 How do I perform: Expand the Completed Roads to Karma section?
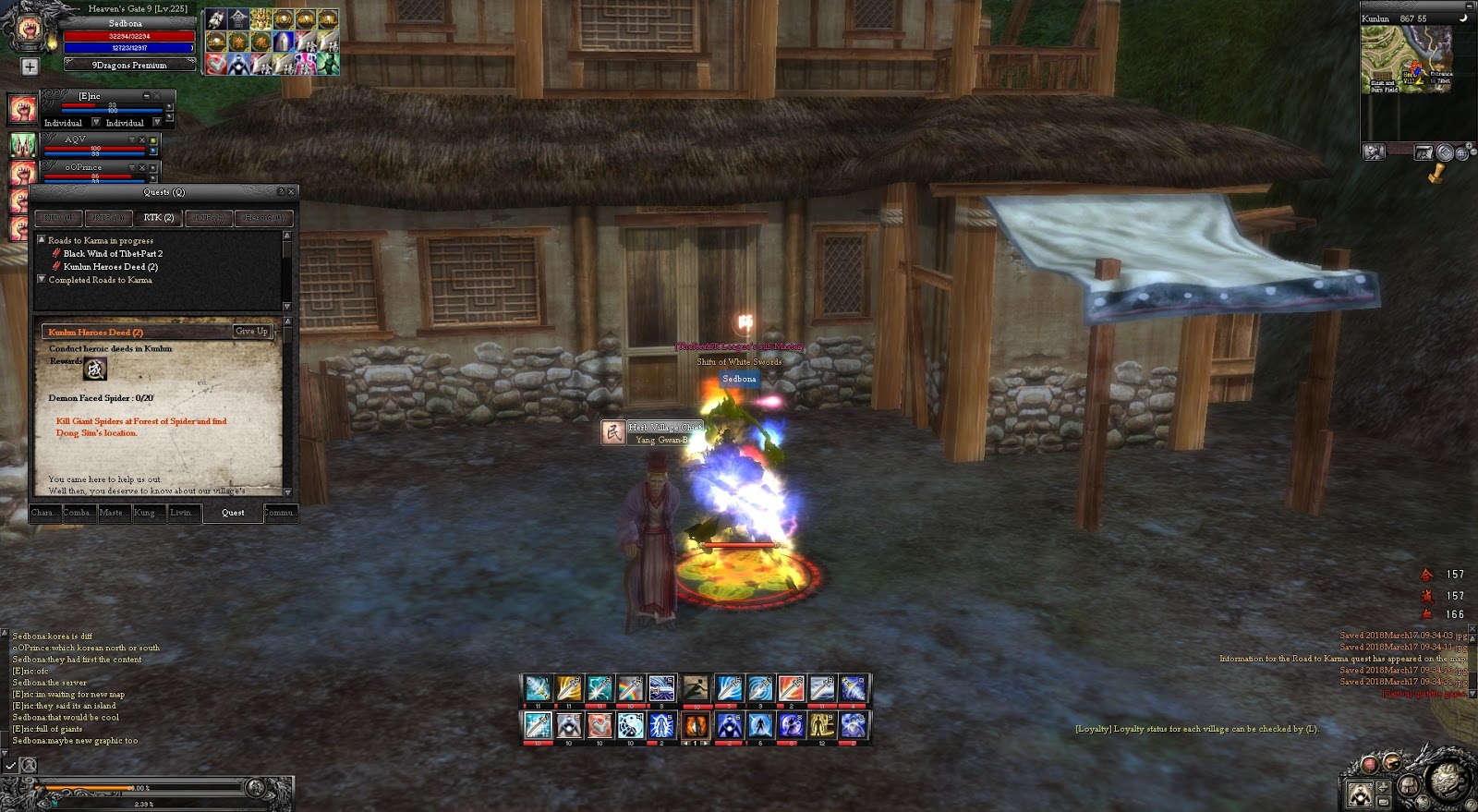tap(41, 279)
